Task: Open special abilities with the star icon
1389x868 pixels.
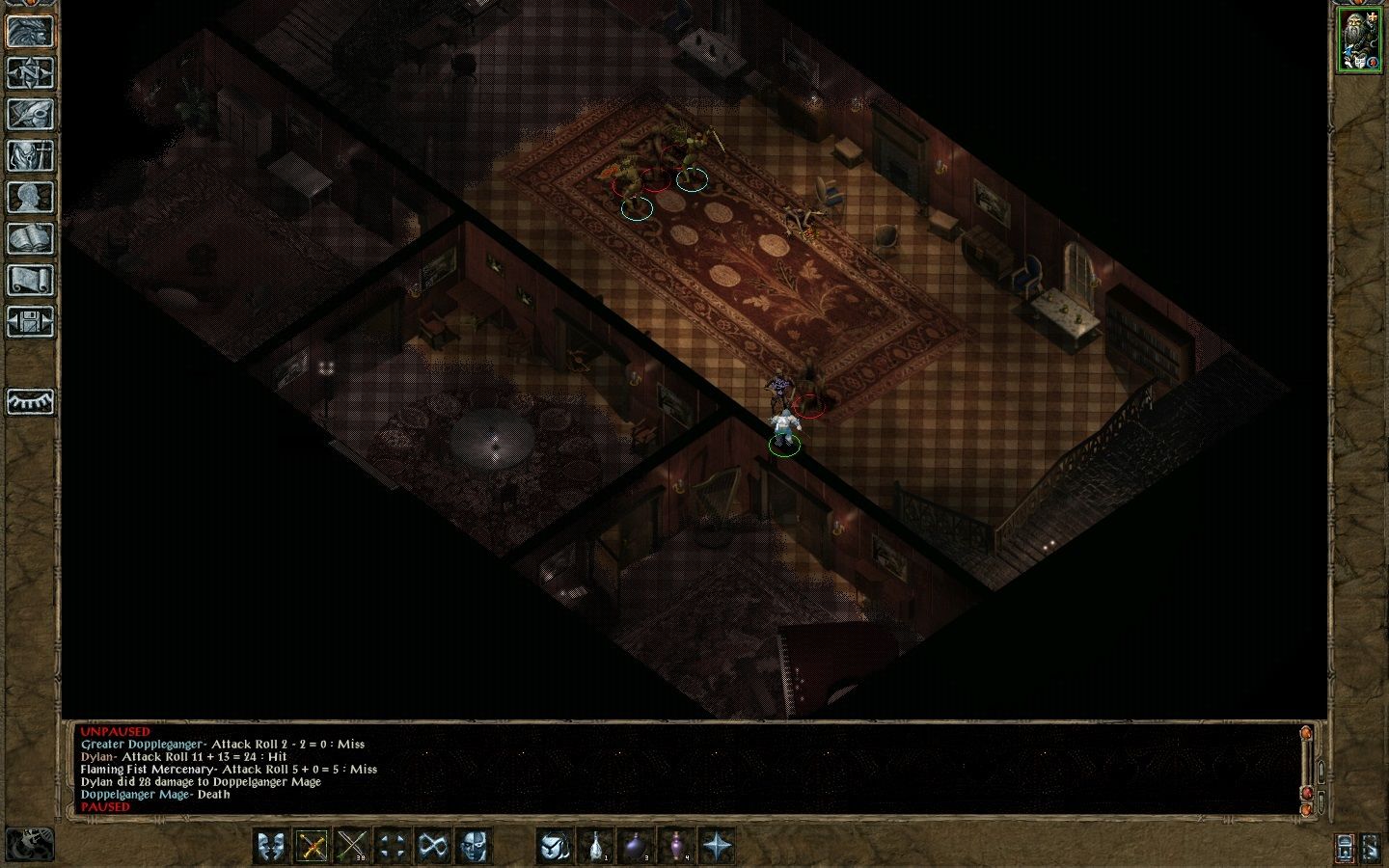Action: pyautogui.click(x=717, y=846)
